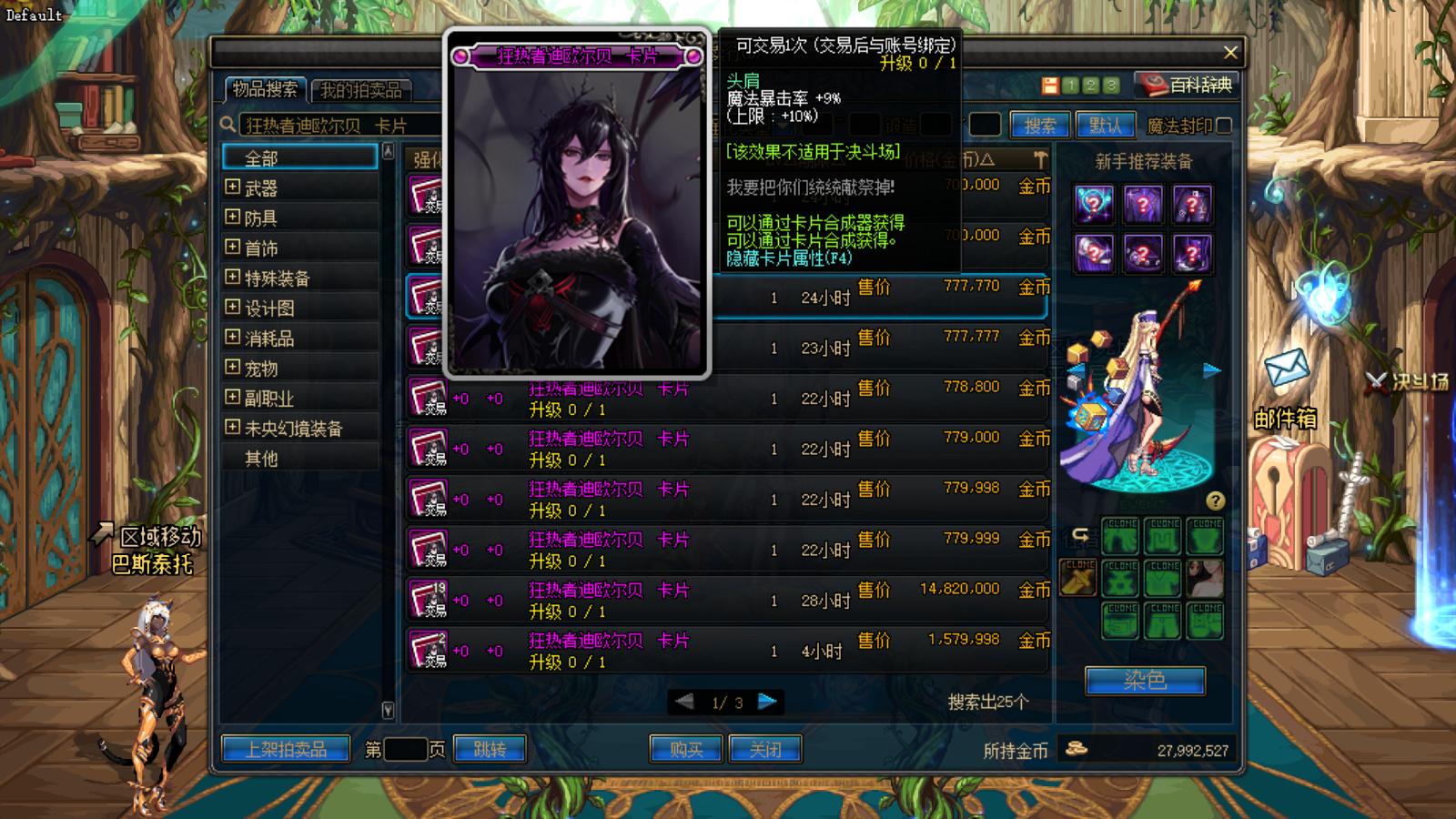Click the 购买 purchase button
The width and height of the screenshot is (1456, 819).
pyautogui.click(x=685, y=749)
